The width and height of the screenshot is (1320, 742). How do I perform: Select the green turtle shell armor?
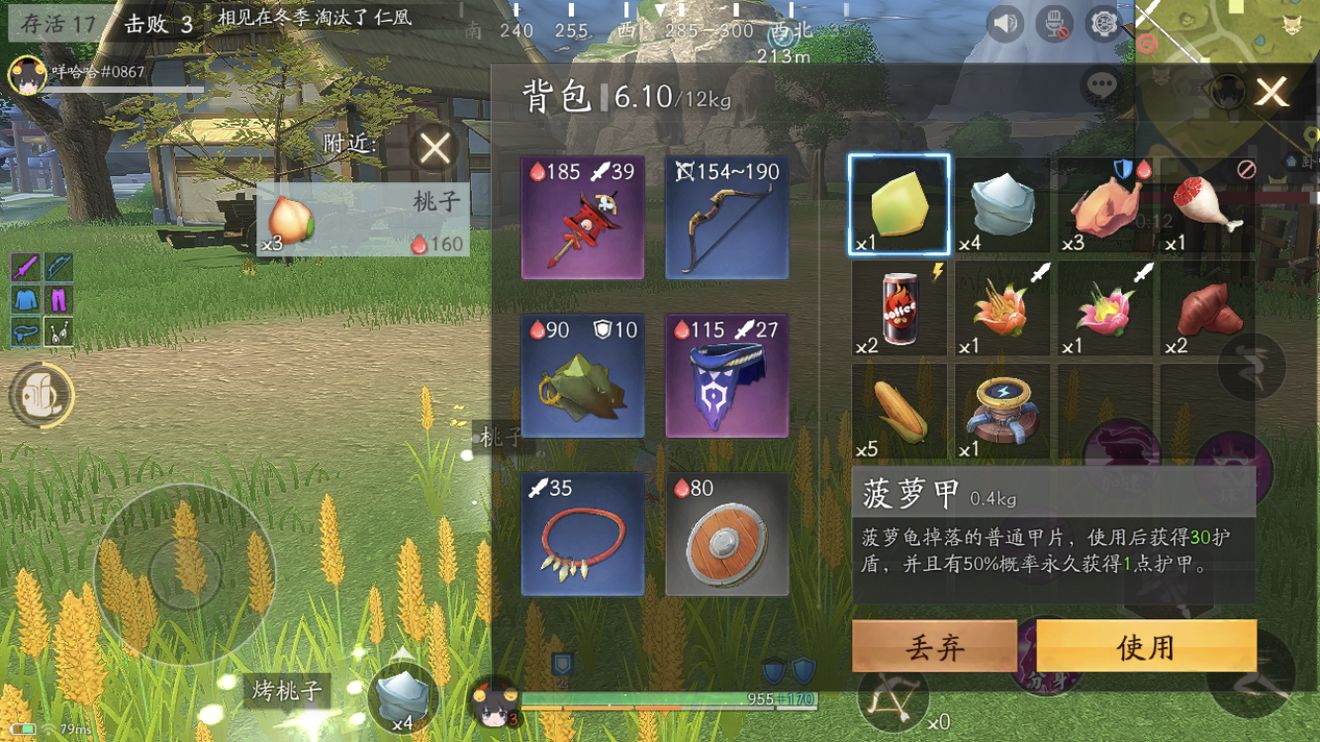click(x=582, y=375)
